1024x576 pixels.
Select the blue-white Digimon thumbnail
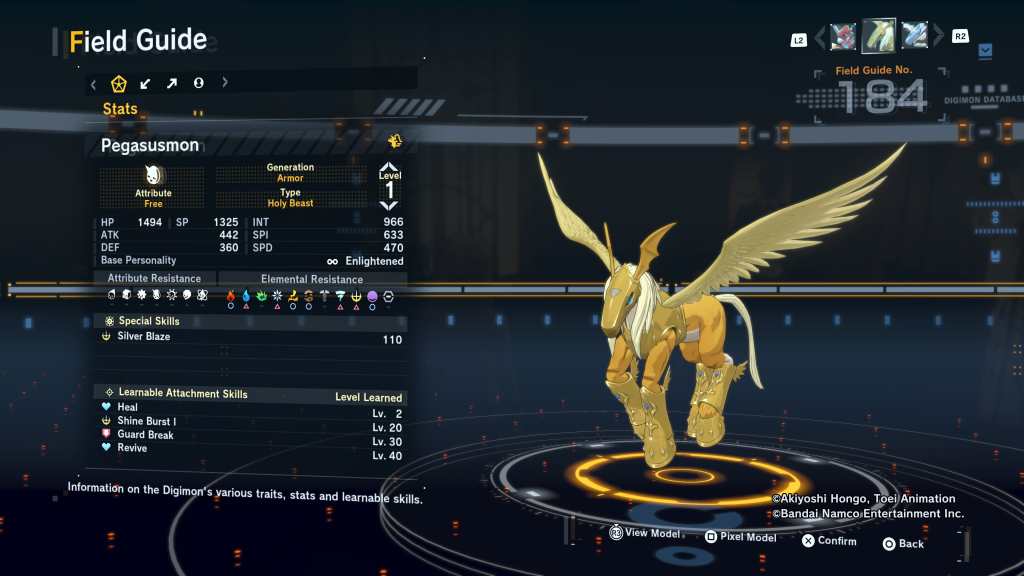click(914, 36)
